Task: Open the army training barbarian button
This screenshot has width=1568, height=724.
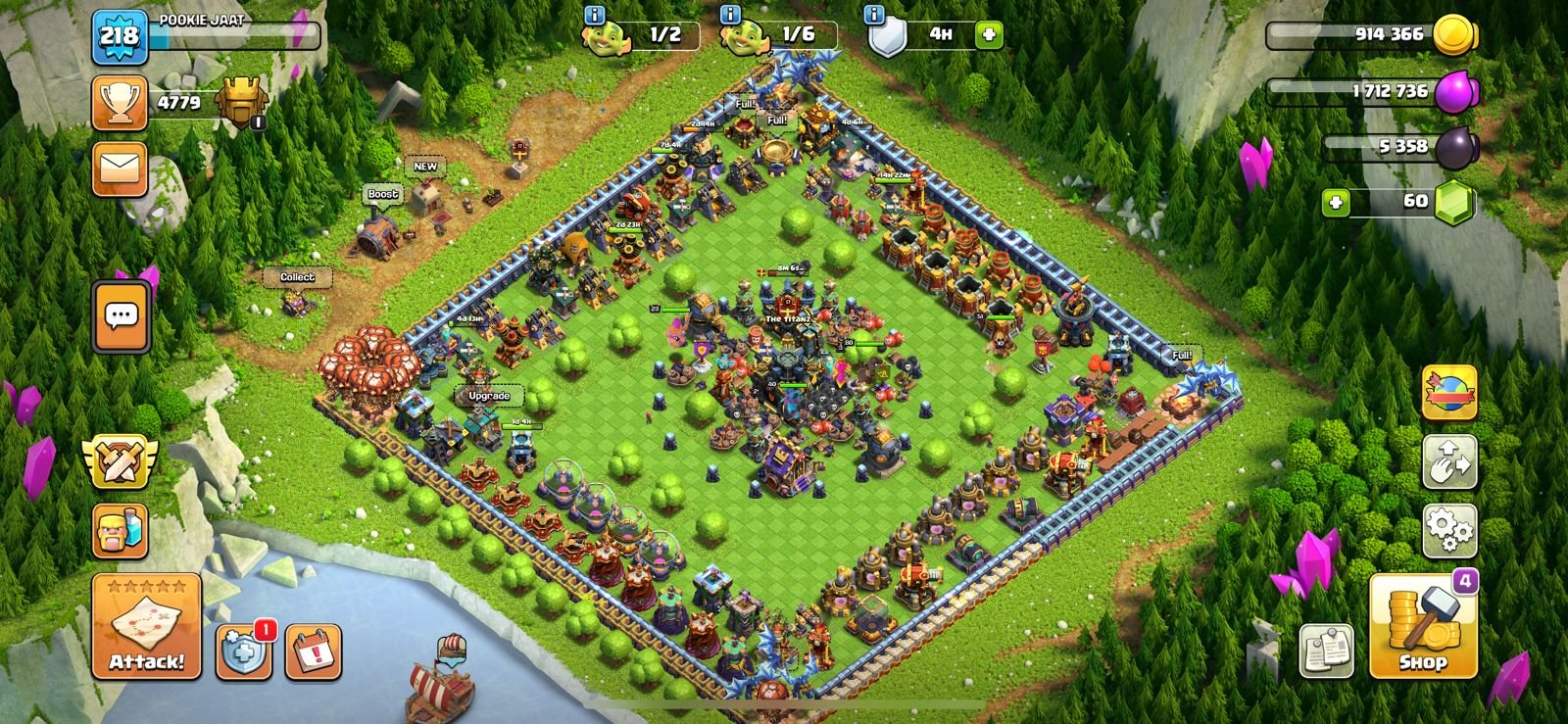Action: tap(120, 531)
